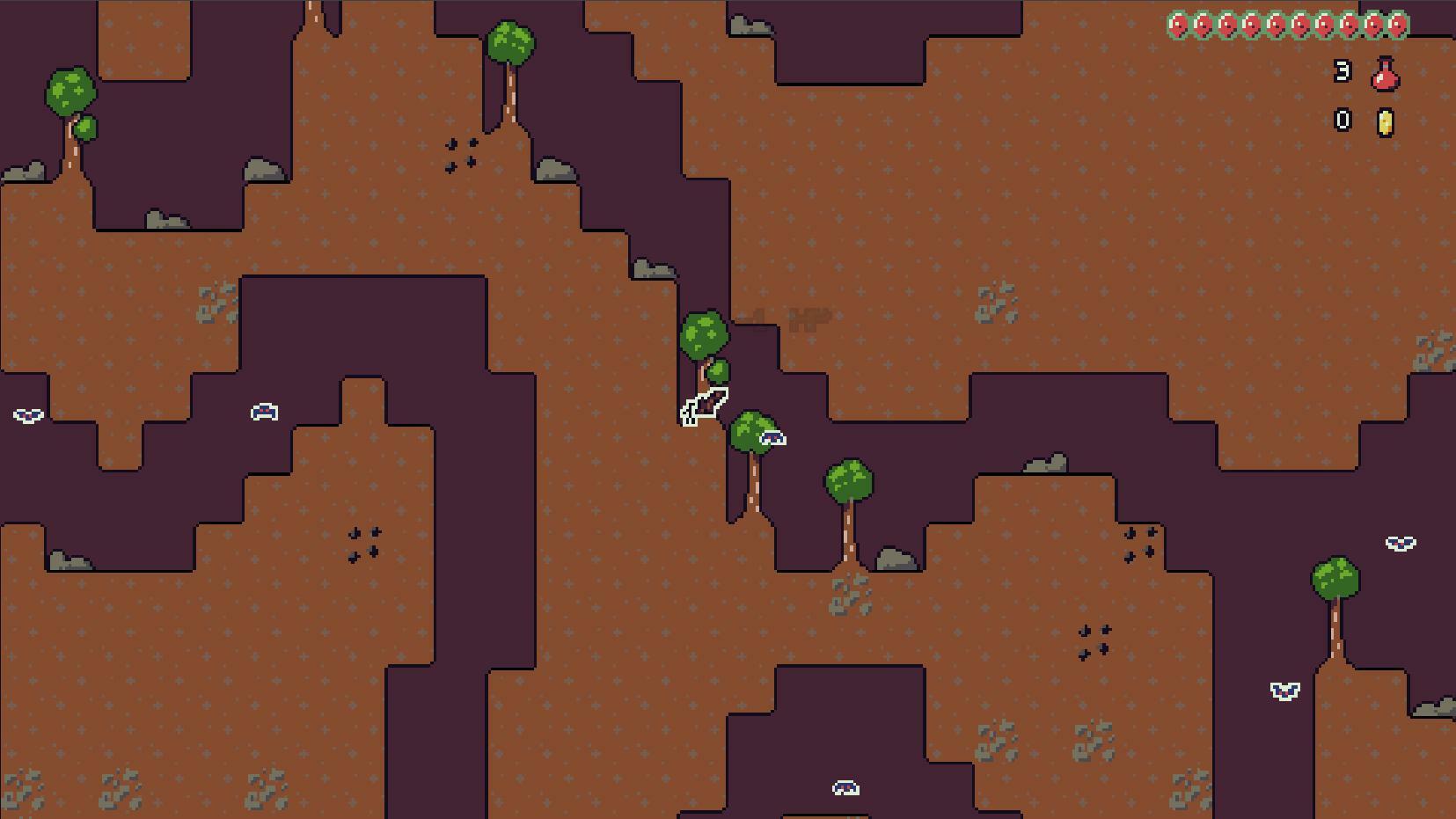
Task: Click the bat near the bottom-right tree
Action: click(x=1284, y=691)
